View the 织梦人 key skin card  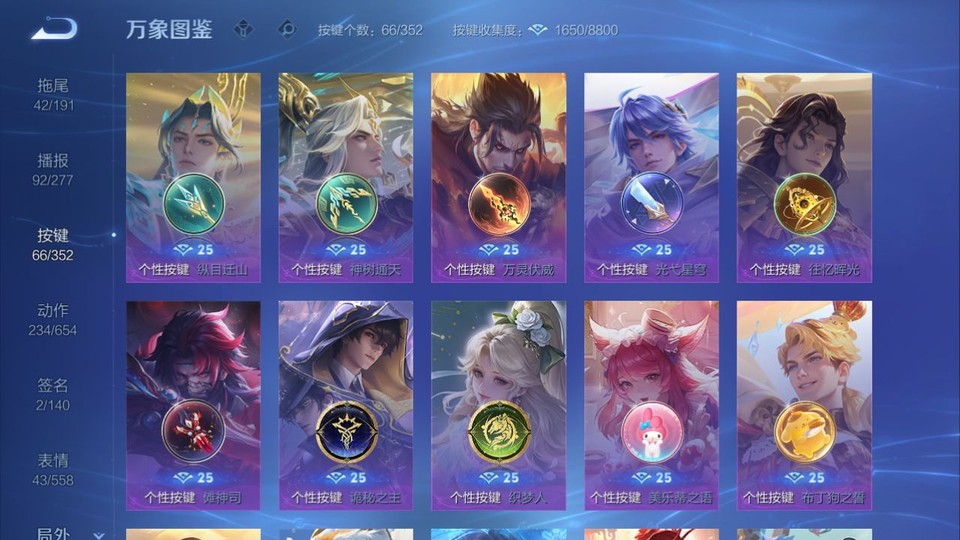pos(498,405)
